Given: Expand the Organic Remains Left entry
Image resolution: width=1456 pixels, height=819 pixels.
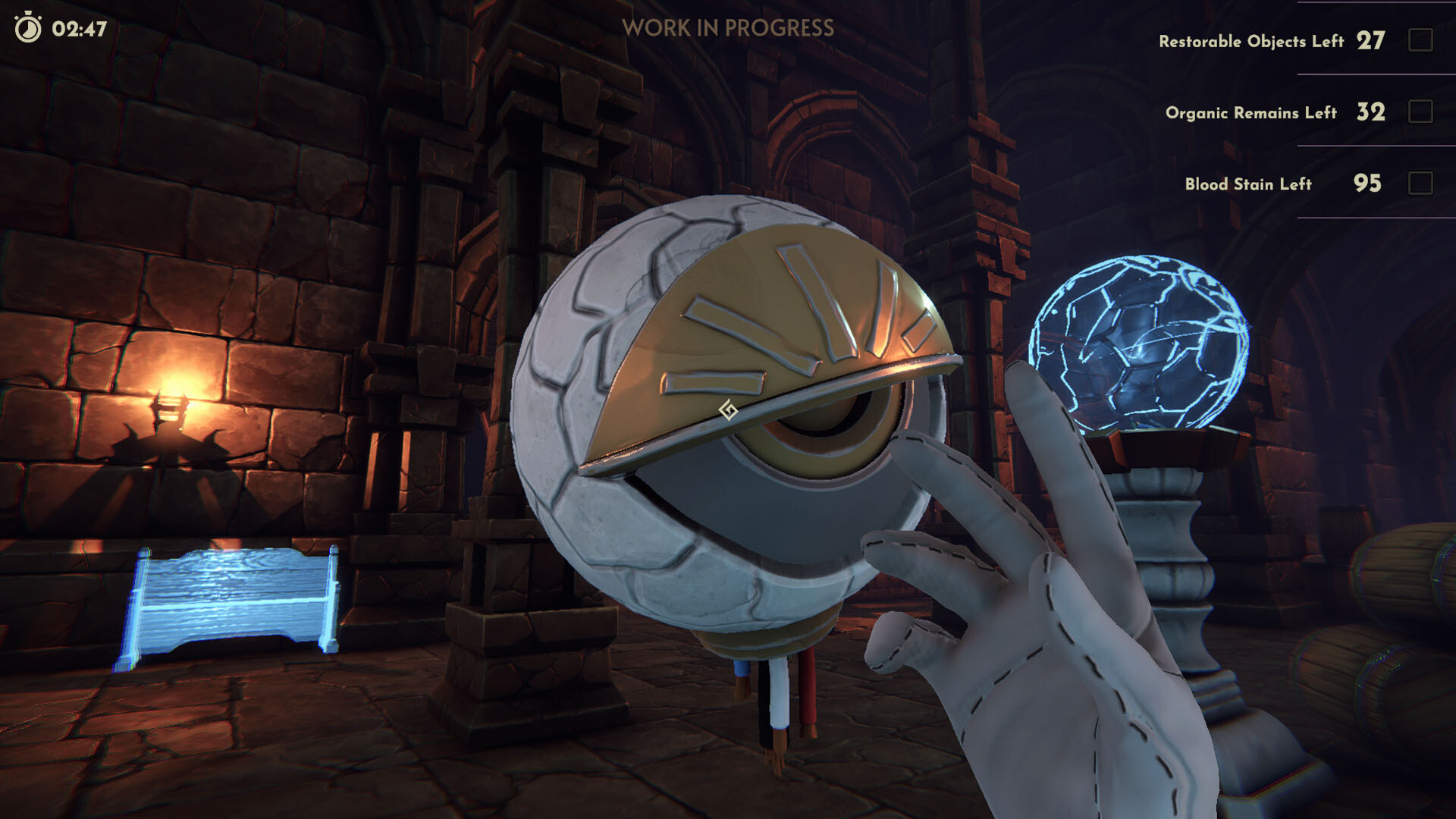Looking at the screenshot, I should (1250, 113).
